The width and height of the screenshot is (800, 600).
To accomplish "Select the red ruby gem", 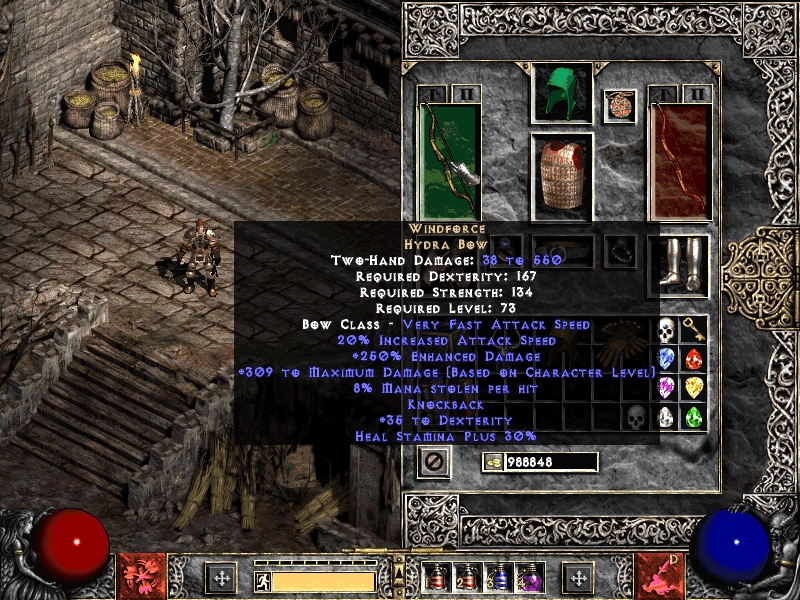I will pos(694,360).
